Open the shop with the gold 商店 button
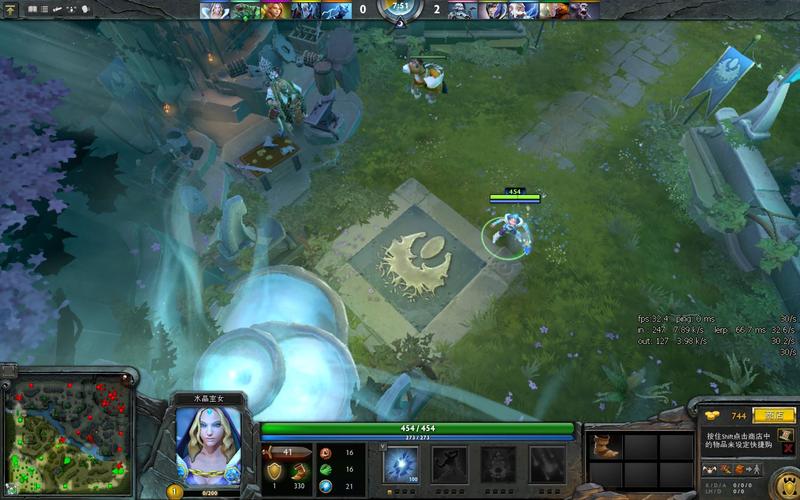 (772, 414)
